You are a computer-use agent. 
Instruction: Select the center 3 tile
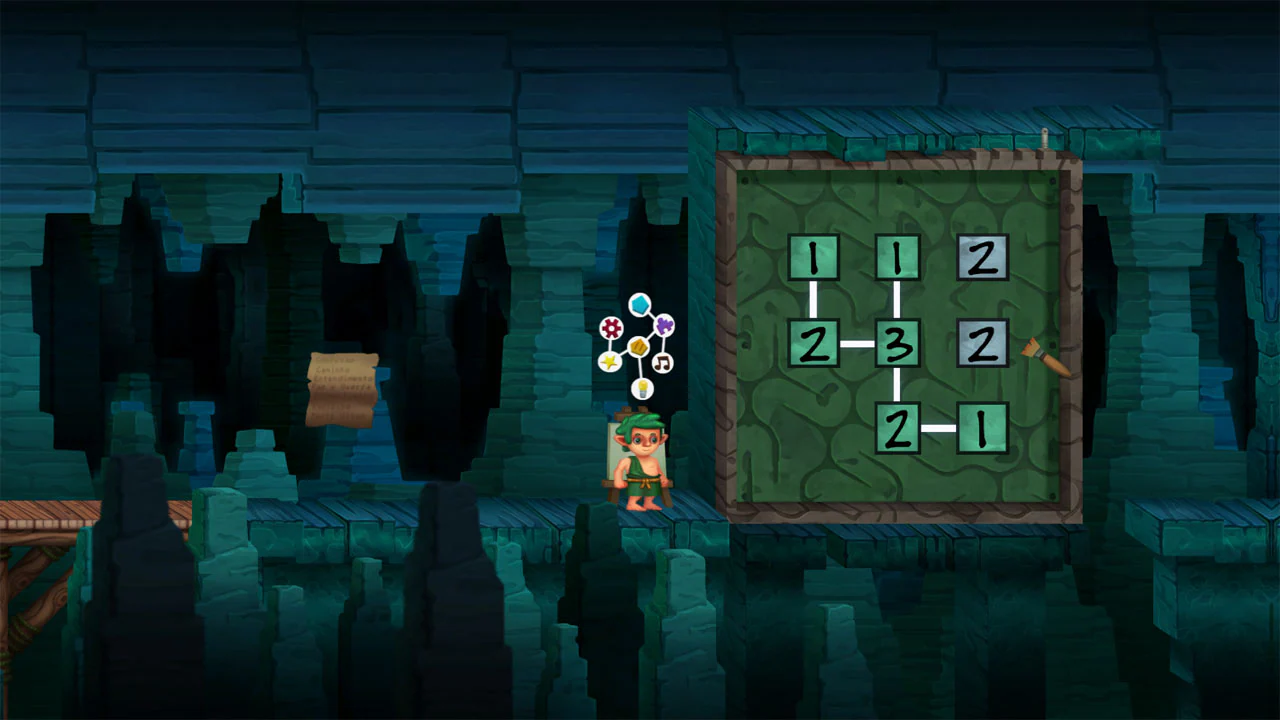[898, 344]
